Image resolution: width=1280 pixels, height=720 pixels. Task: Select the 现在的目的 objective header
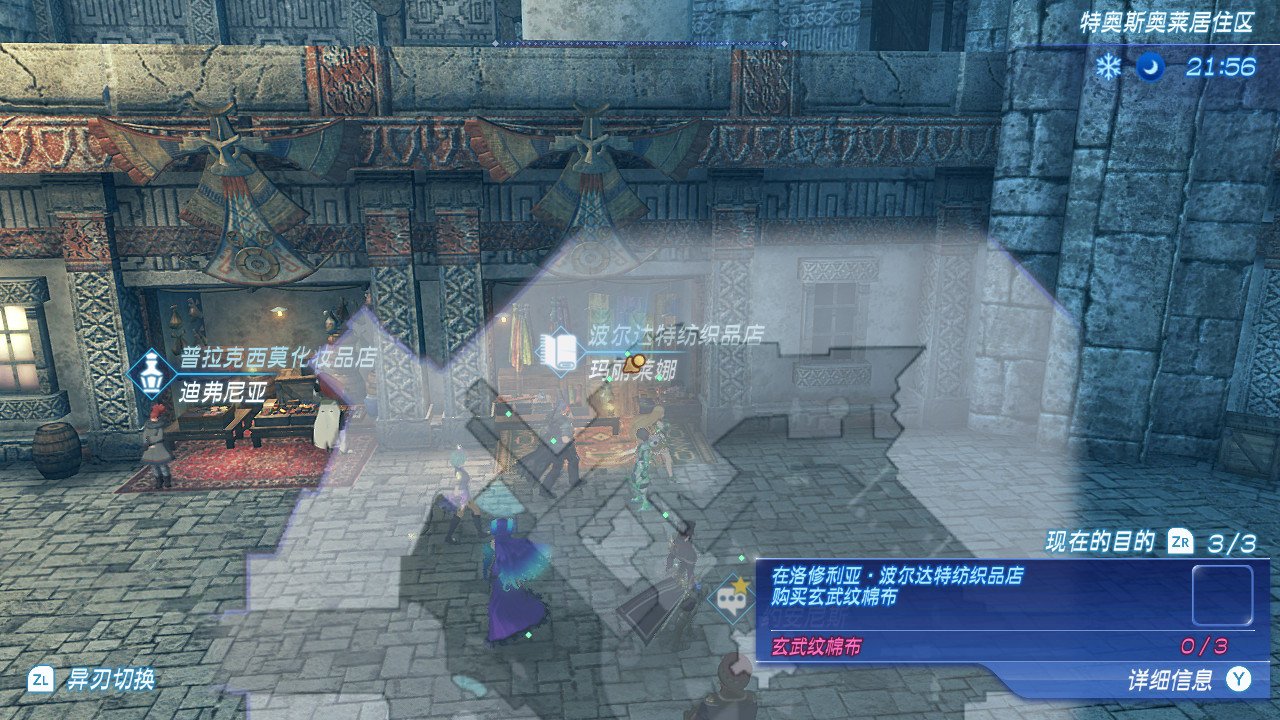[1100, 543]
